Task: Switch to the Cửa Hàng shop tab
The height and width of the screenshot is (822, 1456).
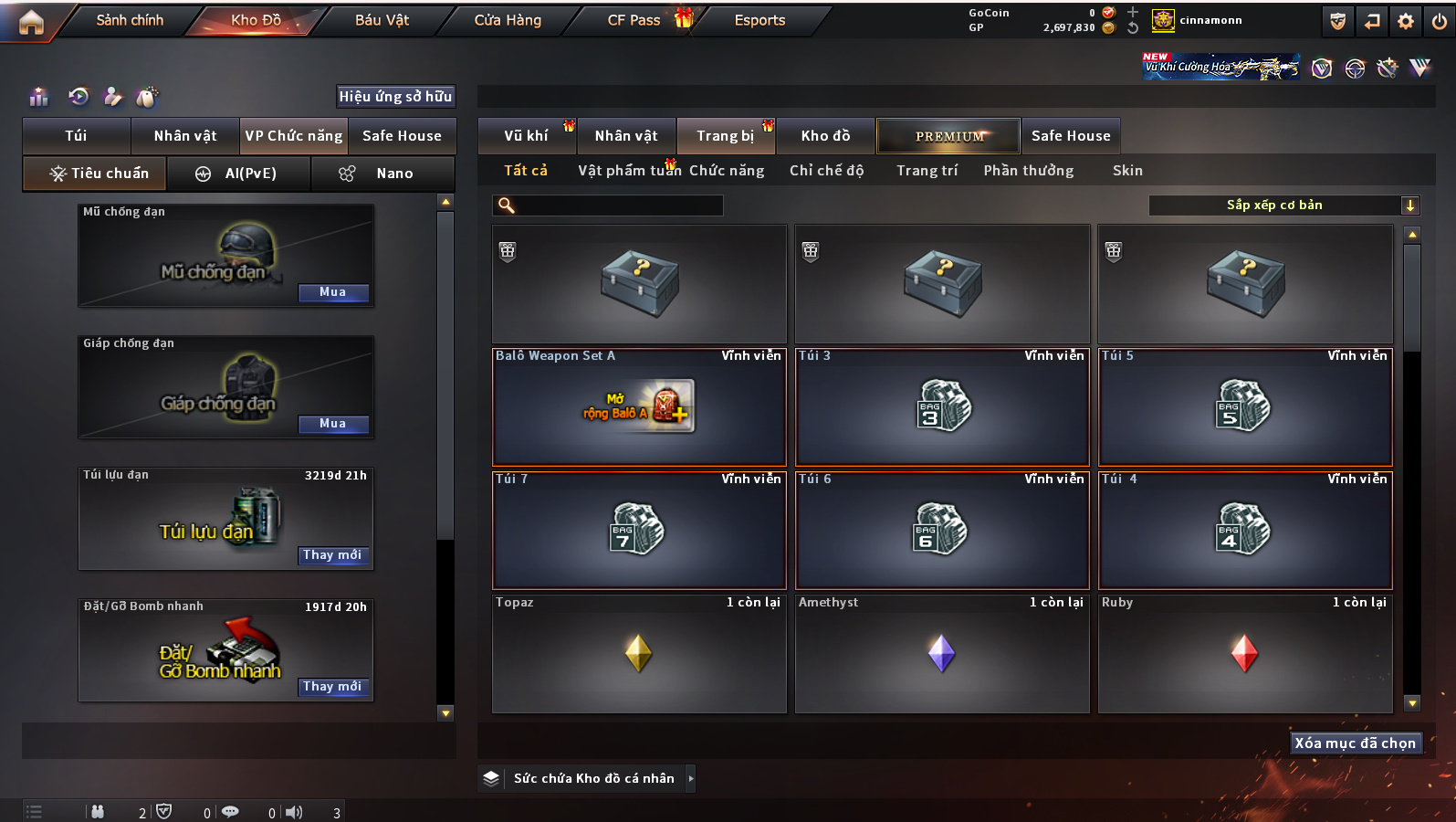Action: click(x=508, y=20)
